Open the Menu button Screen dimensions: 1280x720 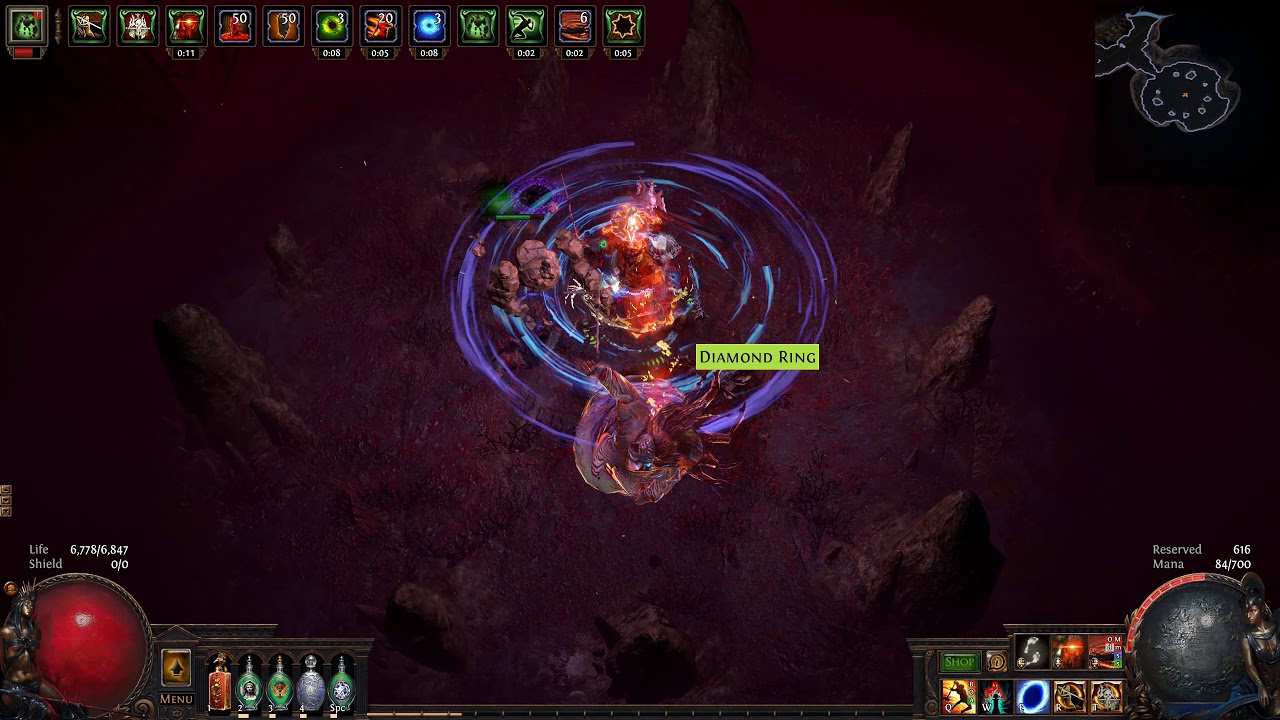pos(176,699)
